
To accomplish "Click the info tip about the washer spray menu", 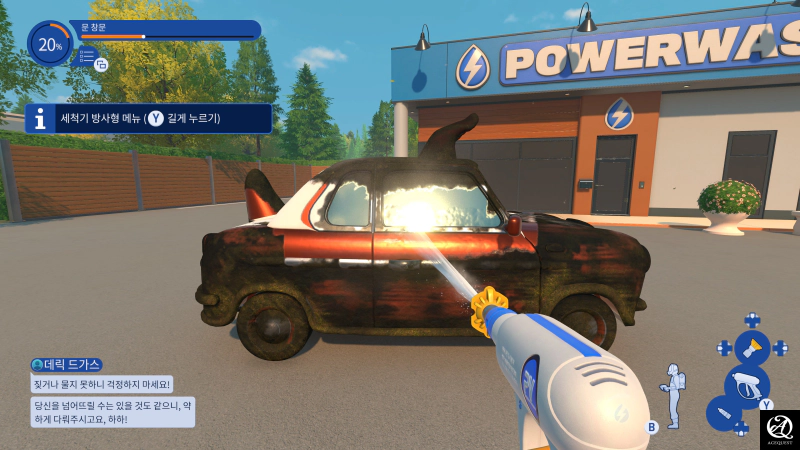I will coord(148,119).
